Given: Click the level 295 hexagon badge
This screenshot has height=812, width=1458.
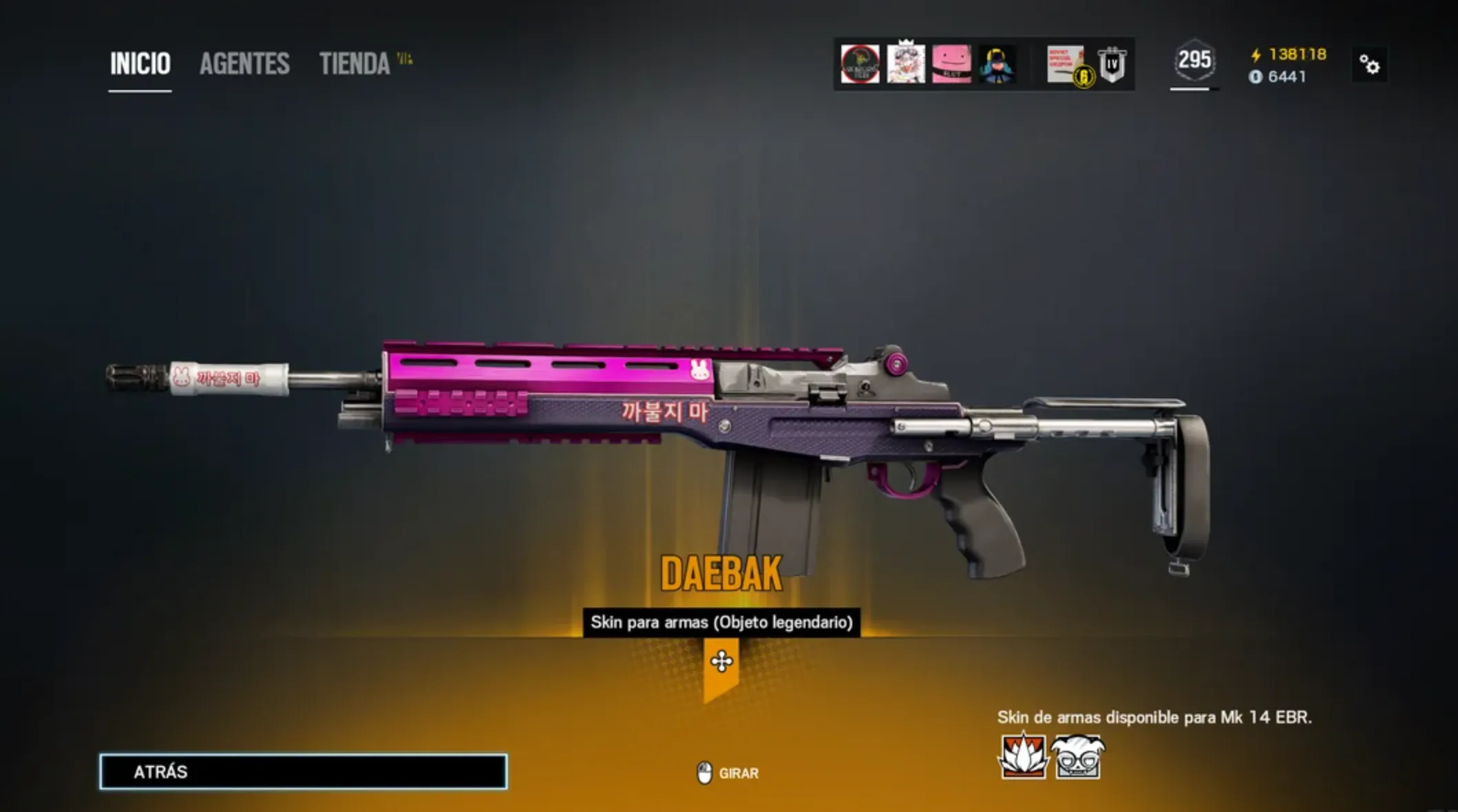Looking at the screenshot, I should [1194, 62].
